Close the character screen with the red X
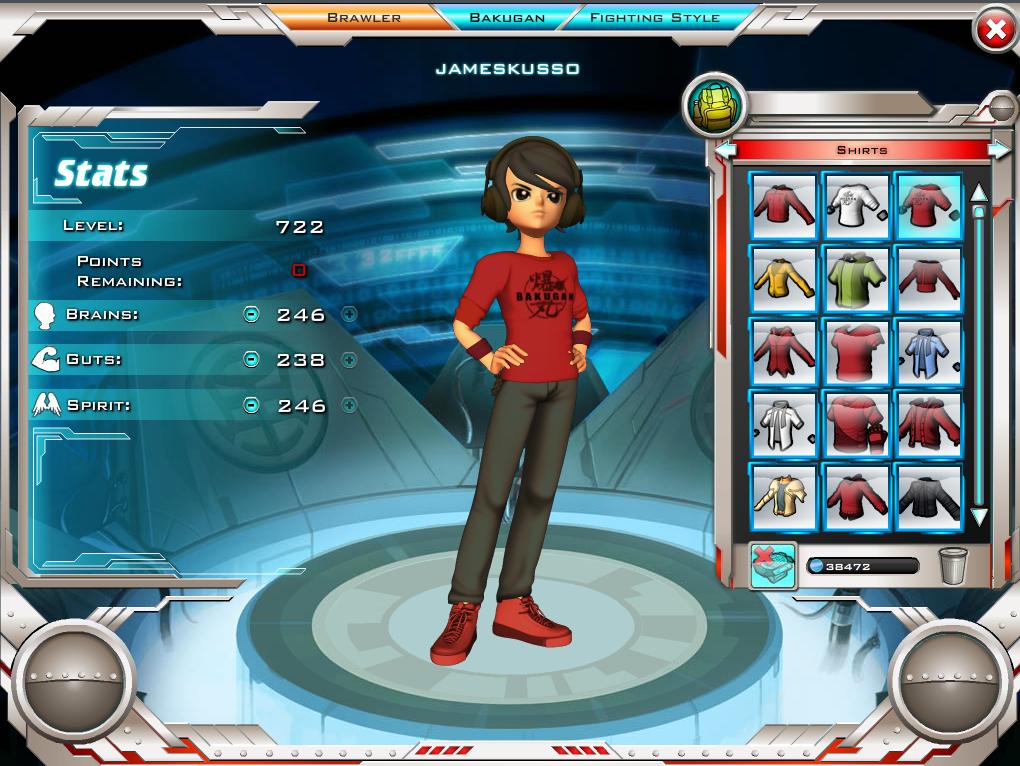Image resolution: width=1020 pixels, height=766 pixels. coord(995,32)
